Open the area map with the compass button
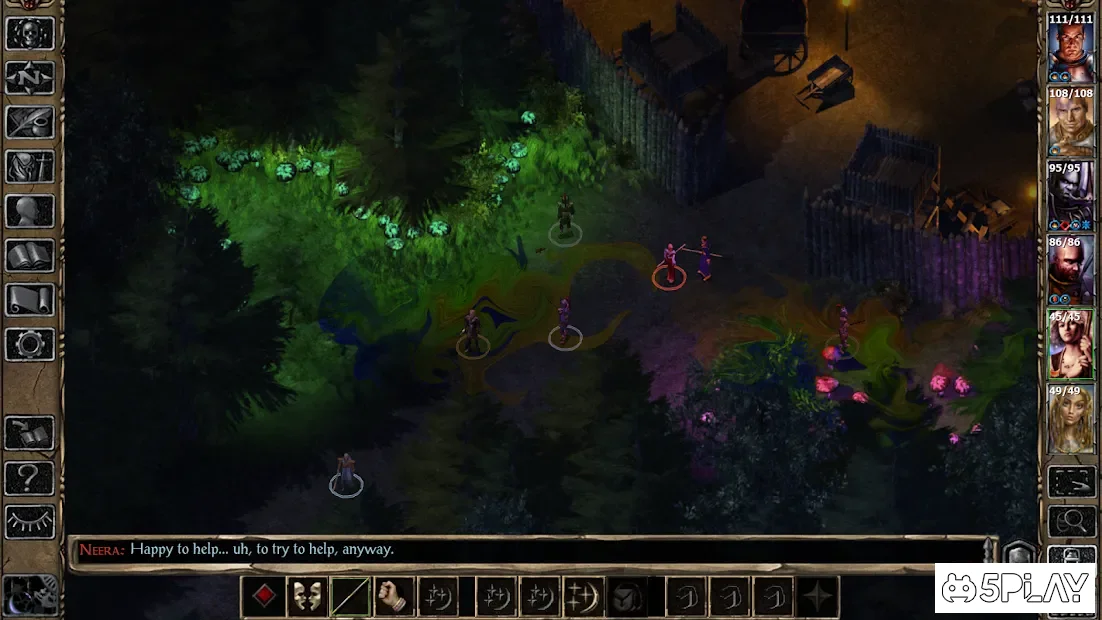 coord(30,77)
